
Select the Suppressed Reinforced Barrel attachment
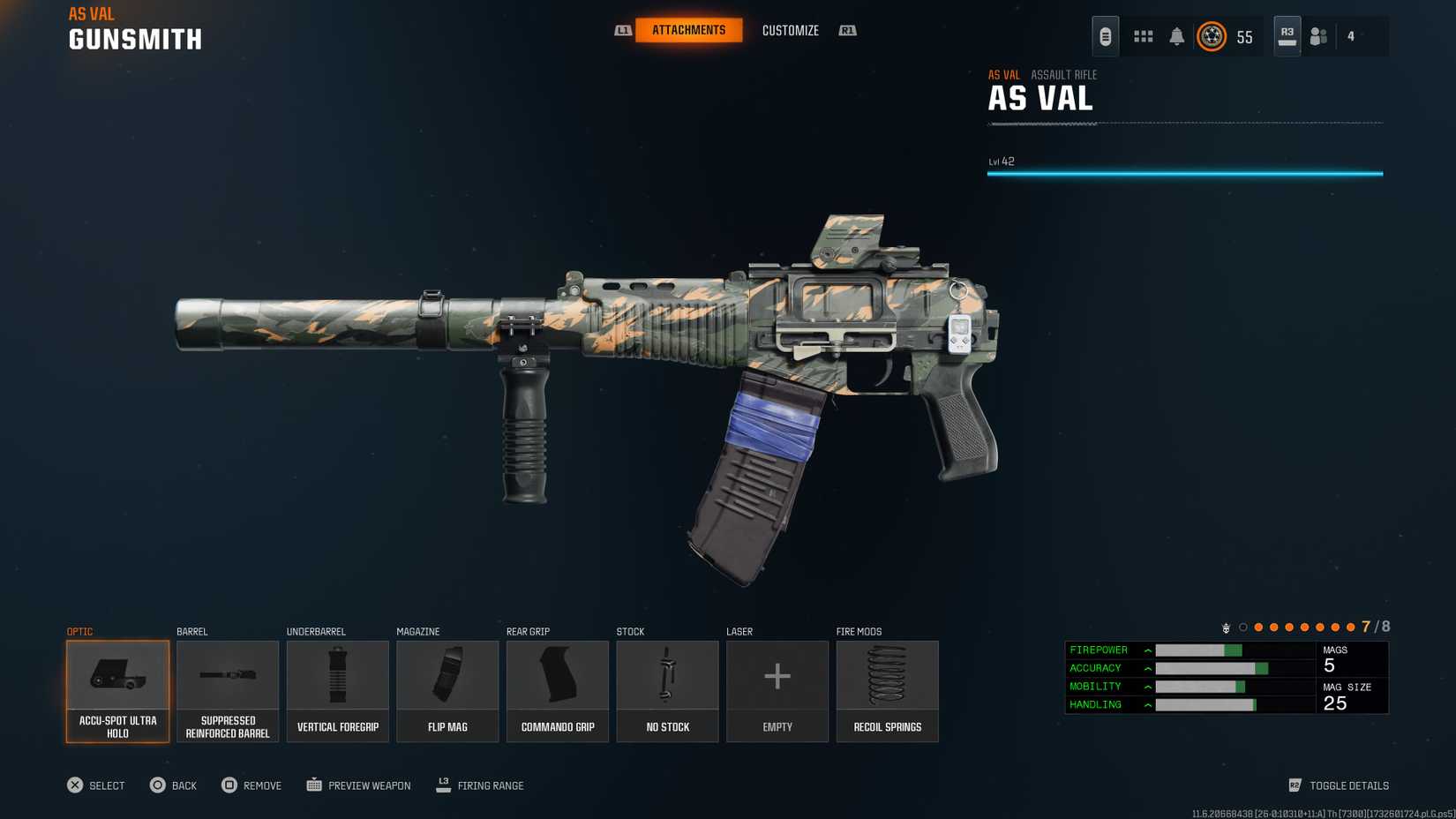point(227,691)
